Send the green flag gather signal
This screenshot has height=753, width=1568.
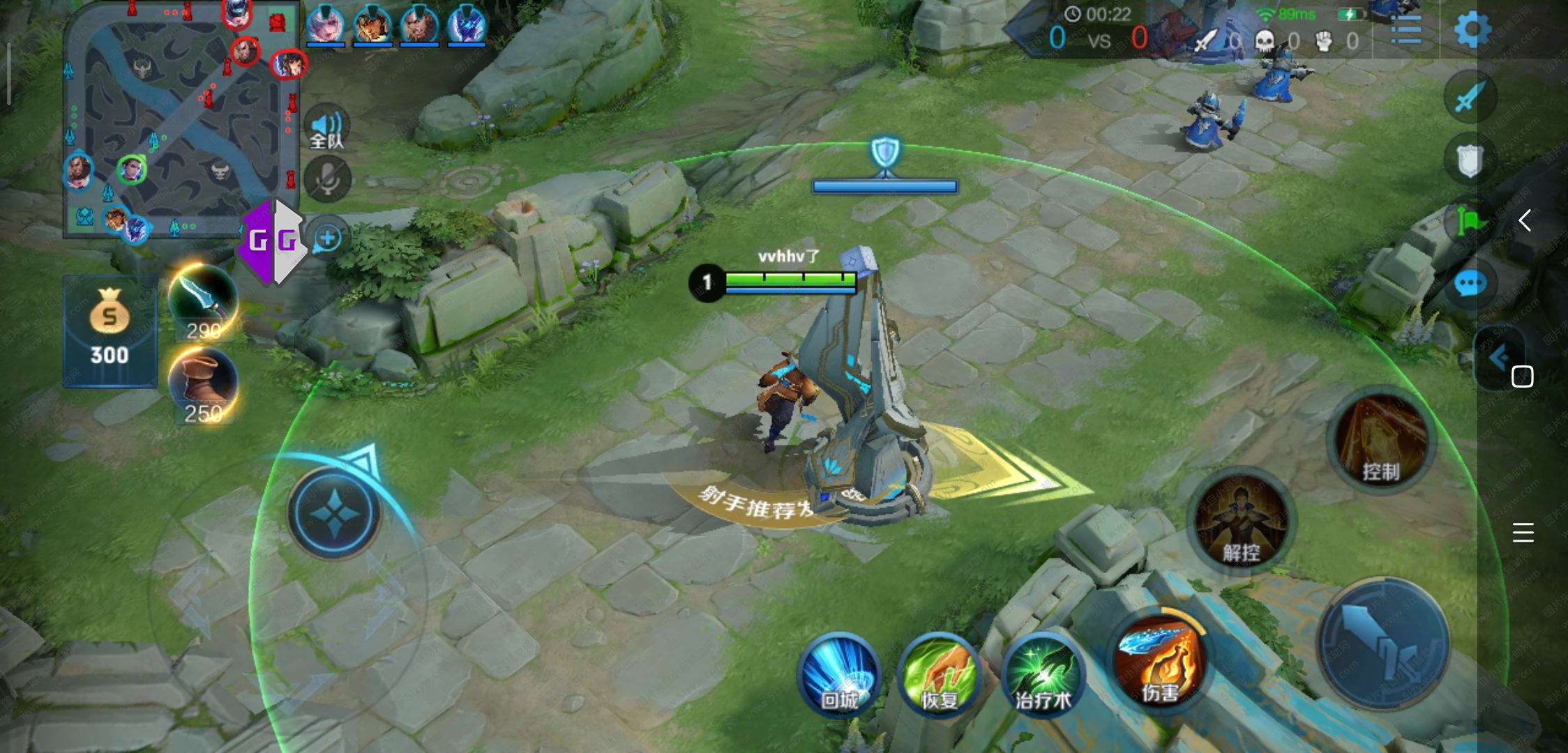1470,223
